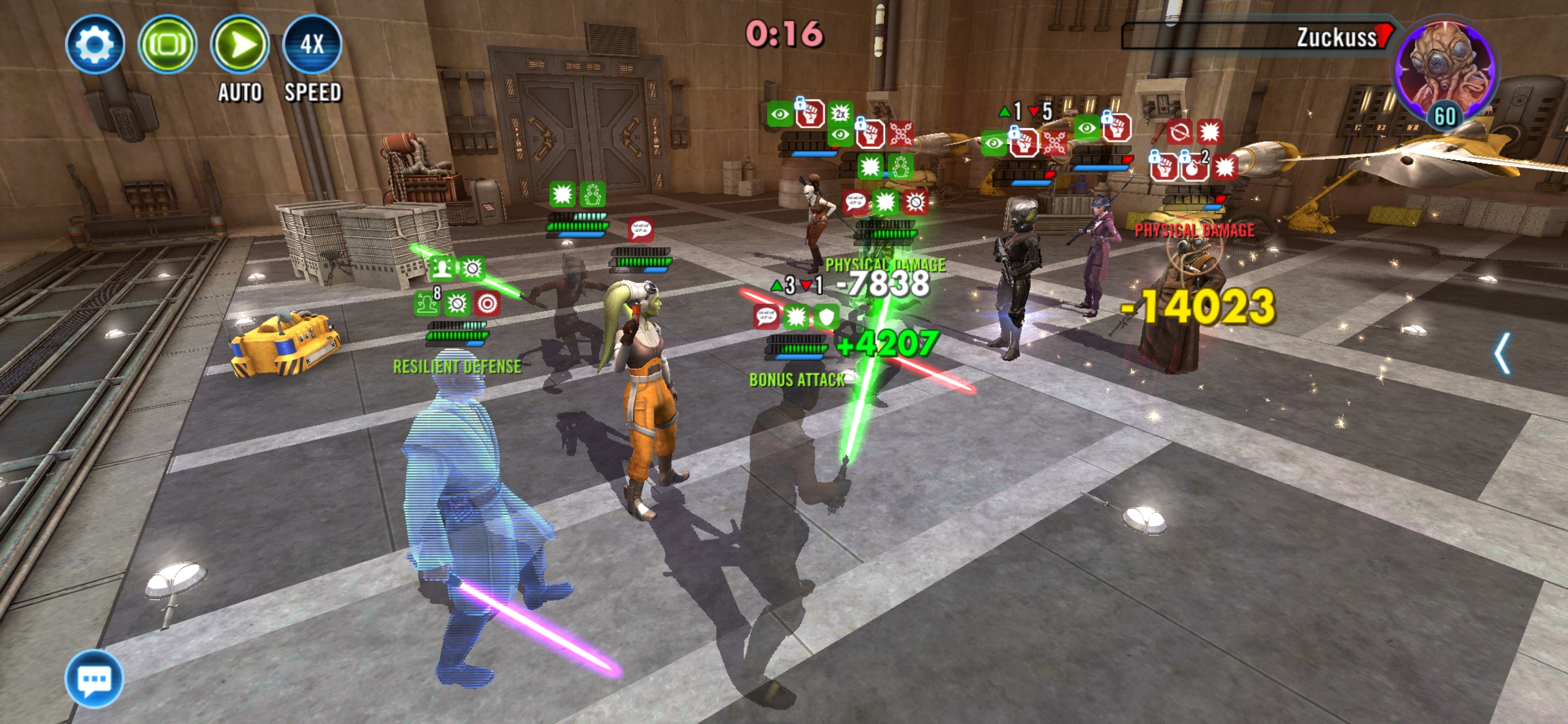
Task: Select the Zuckuss character portrait
Action: 1445,70
